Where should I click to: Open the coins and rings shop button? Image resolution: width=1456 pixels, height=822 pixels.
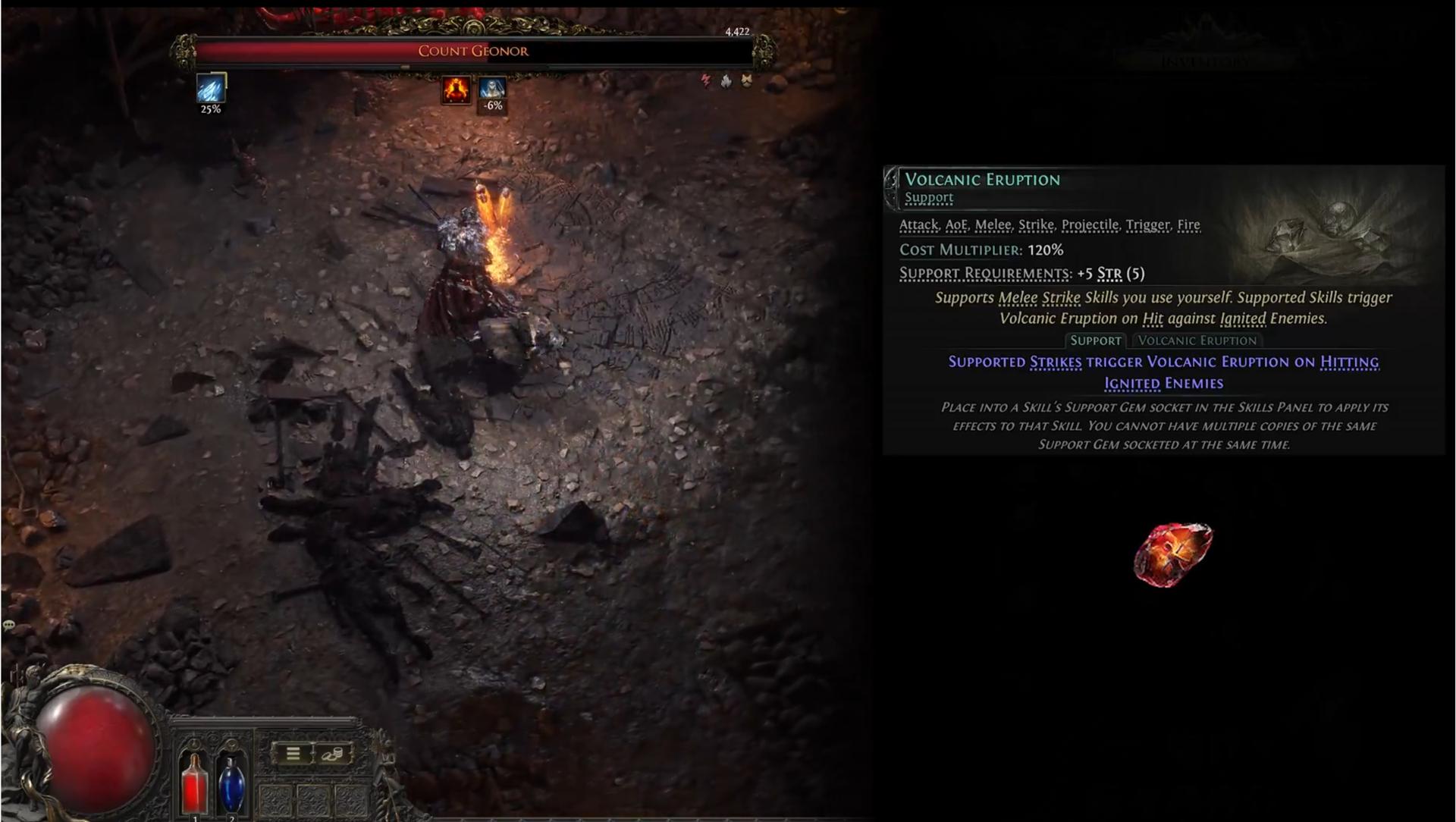332,753
